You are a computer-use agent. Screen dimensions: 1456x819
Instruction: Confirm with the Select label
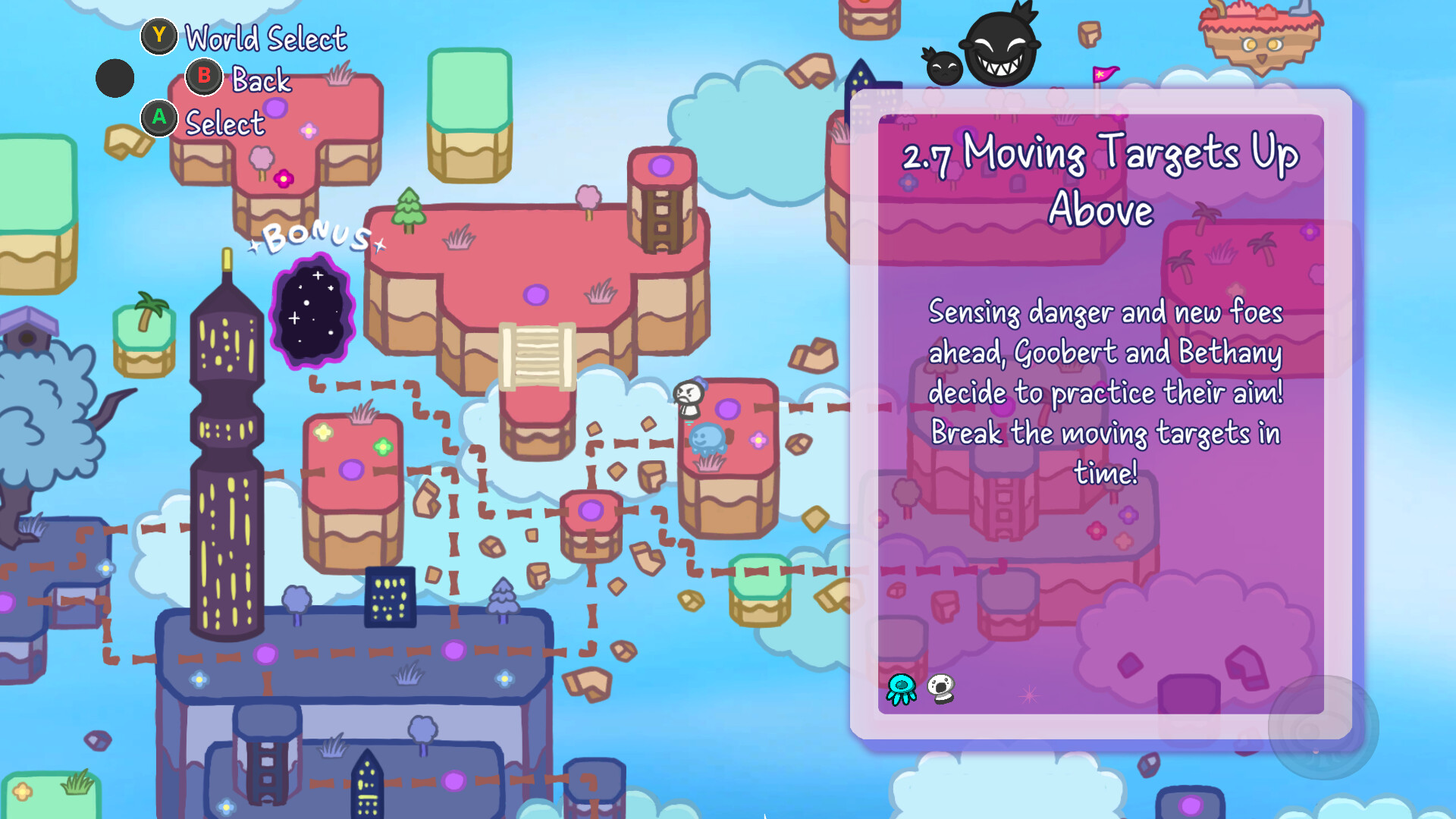[224, 123]
